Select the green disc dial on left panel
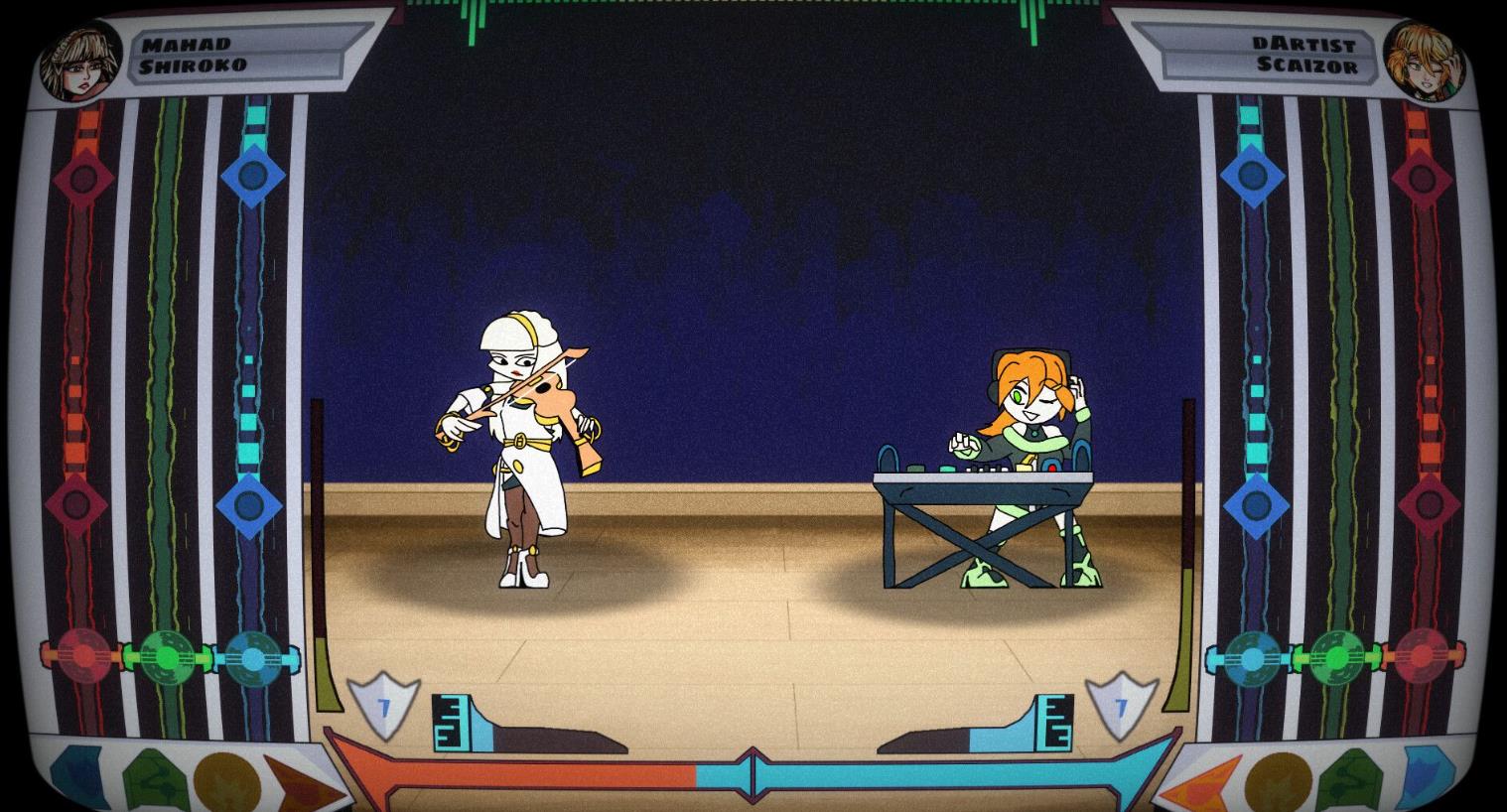The width and height of the screenshot is (1507, 812). coord(169,654)
